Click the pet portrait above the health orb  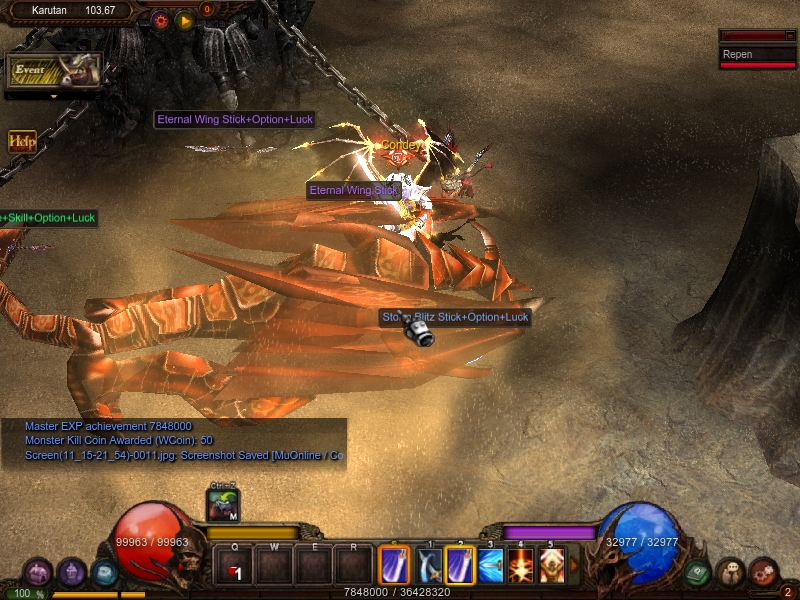coord(222,506)
